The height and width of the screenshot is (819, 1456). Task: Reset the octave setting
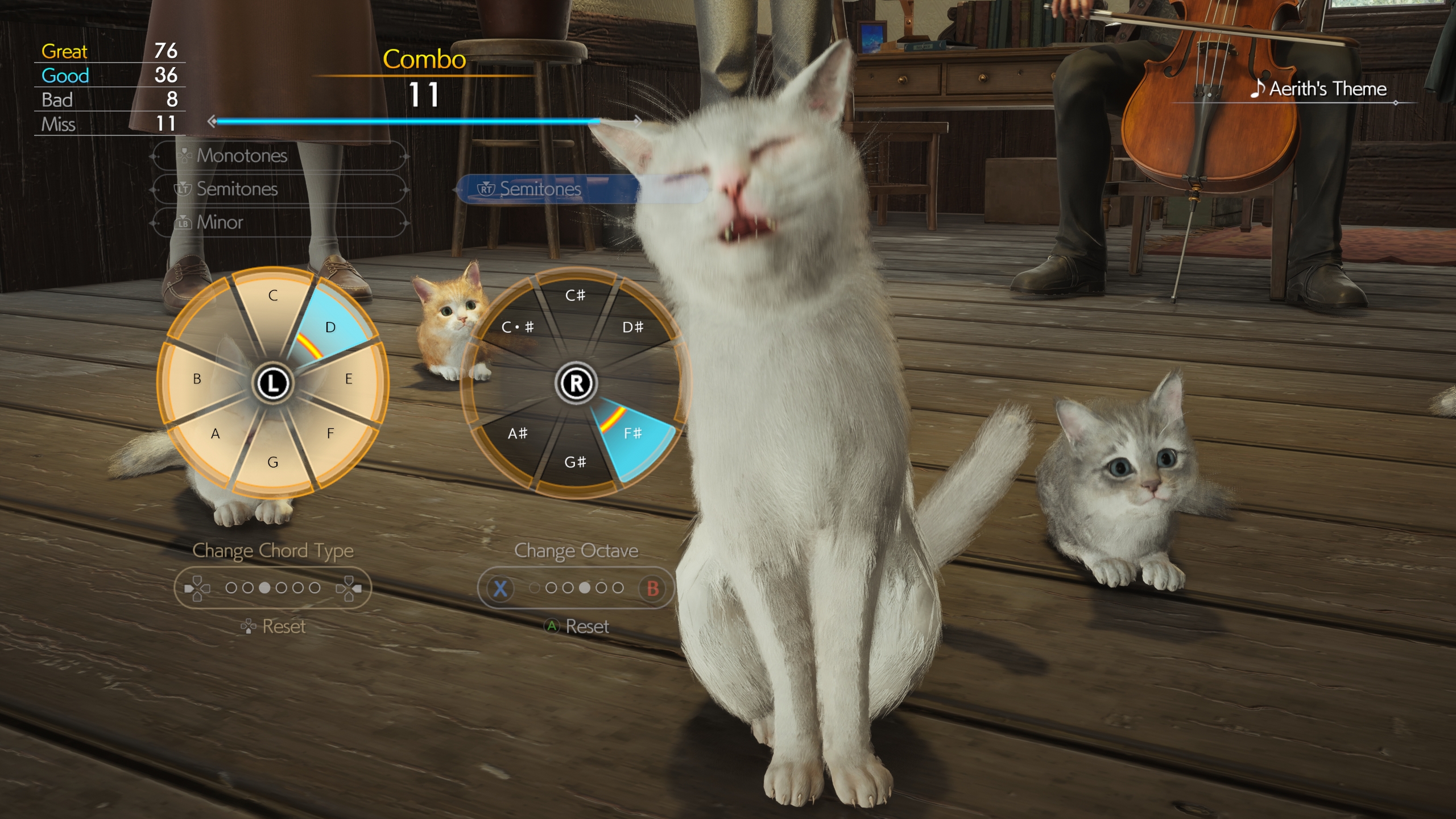point(577,627)
